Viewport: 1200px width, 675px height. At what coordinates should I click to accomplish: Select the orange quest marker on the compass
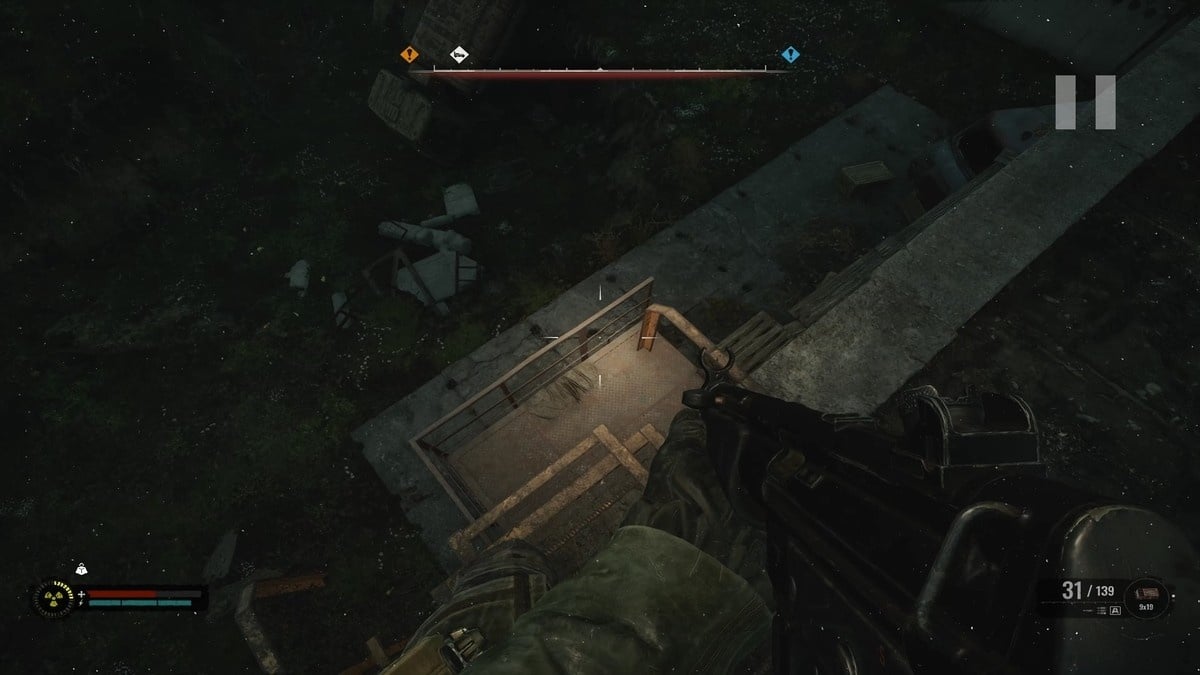tap(409, 55)
